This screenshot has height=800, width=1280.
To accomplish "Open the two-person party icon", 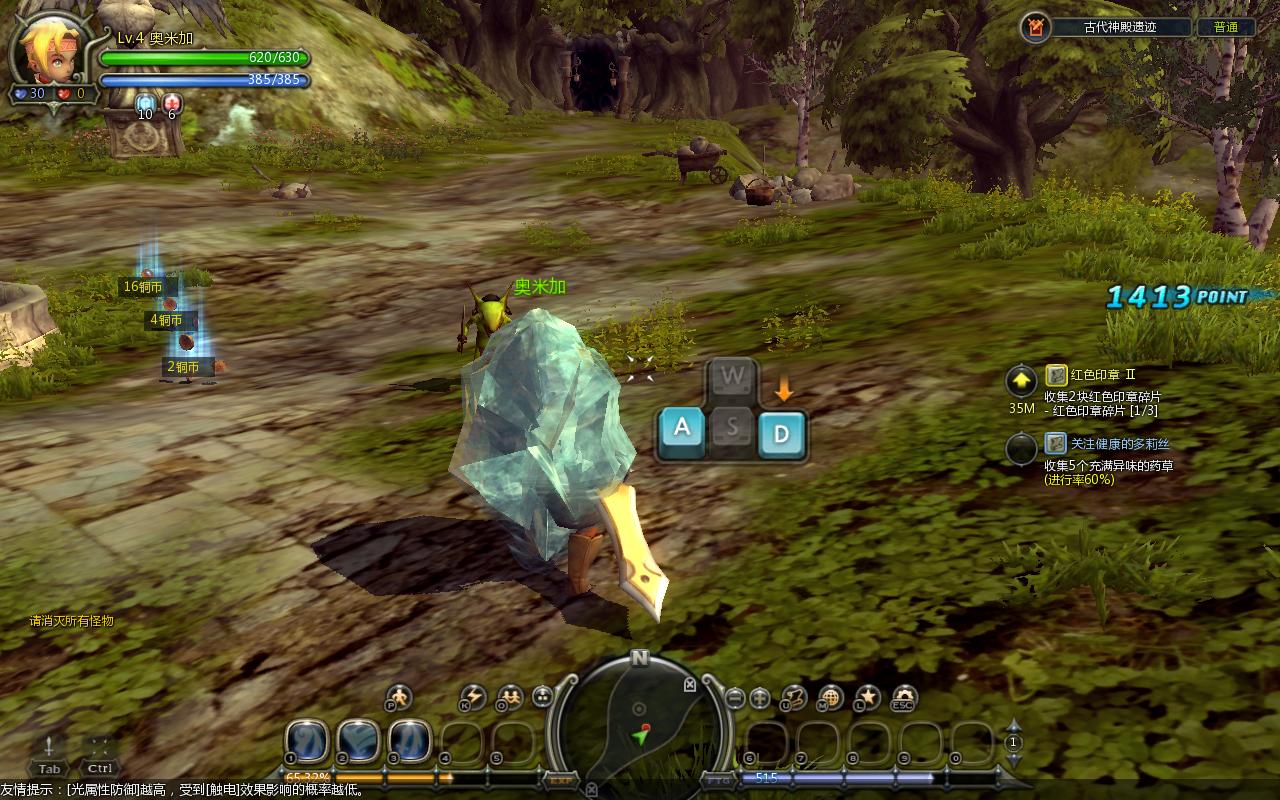I will coord(510,696).
